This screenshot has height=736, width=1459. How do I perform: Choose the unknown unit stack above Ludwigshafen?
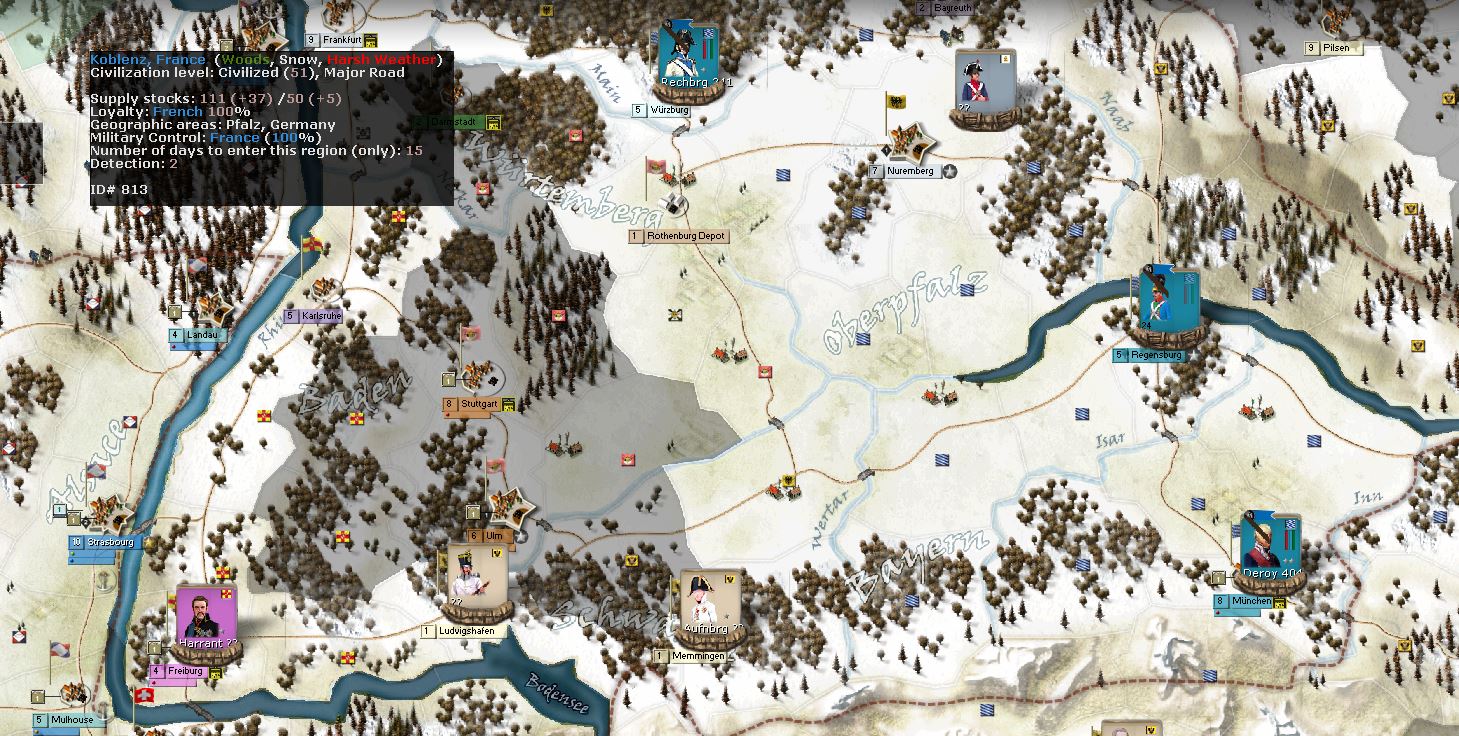(x=476, y=576)
